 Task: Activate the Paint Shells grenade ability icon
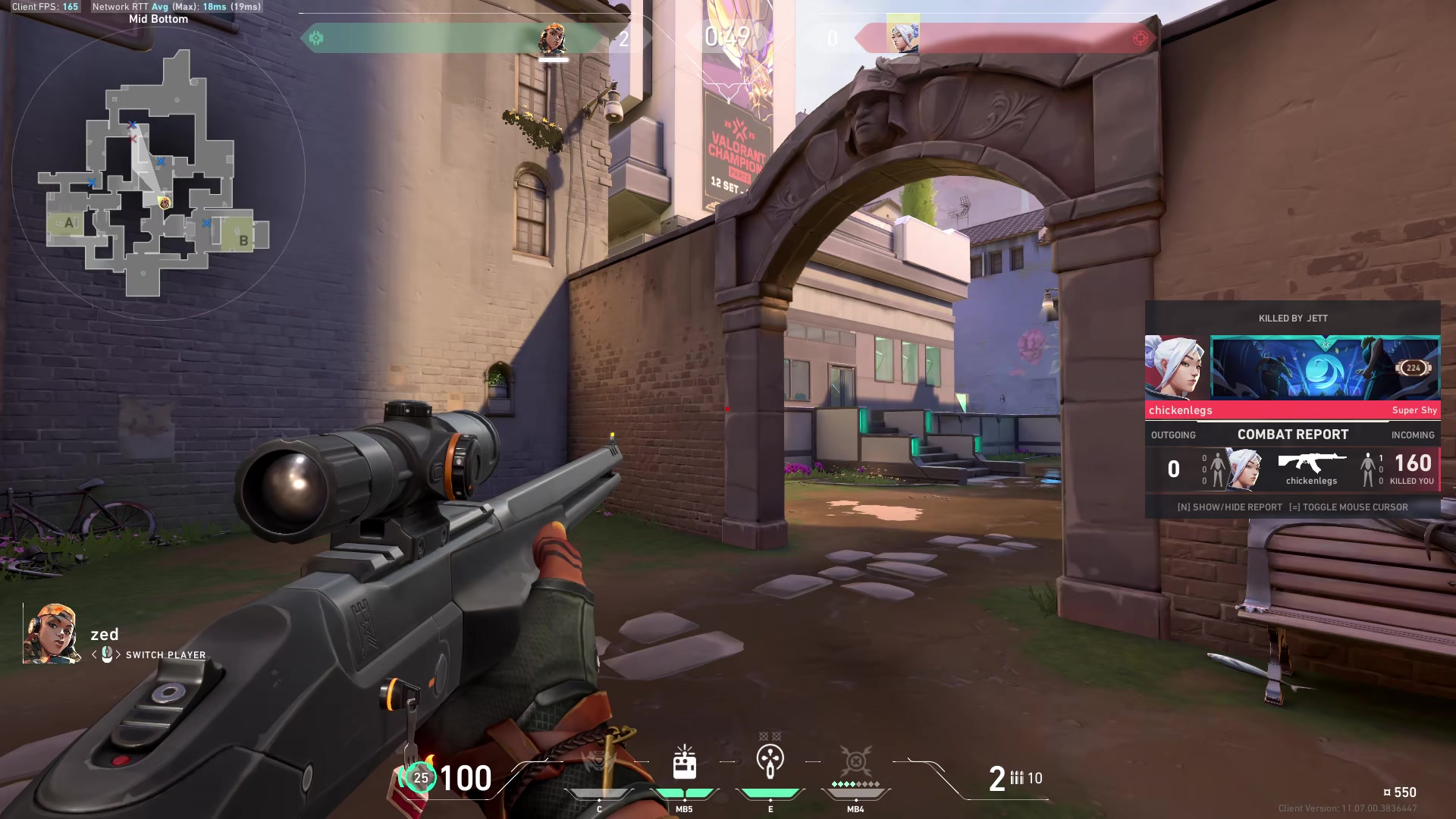pos(770,761)
